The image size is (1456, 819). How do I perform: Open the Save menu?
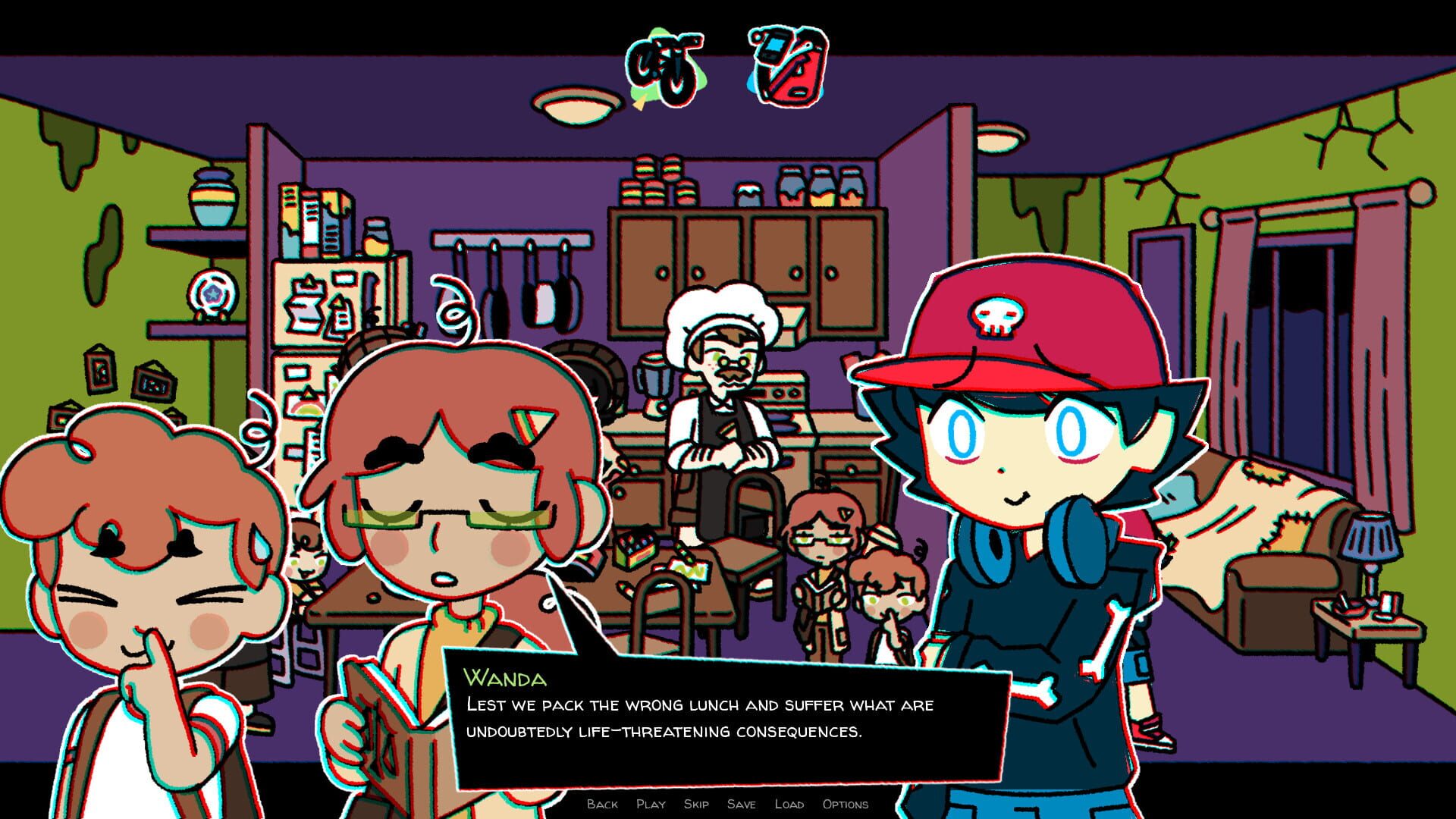point(742,804)
